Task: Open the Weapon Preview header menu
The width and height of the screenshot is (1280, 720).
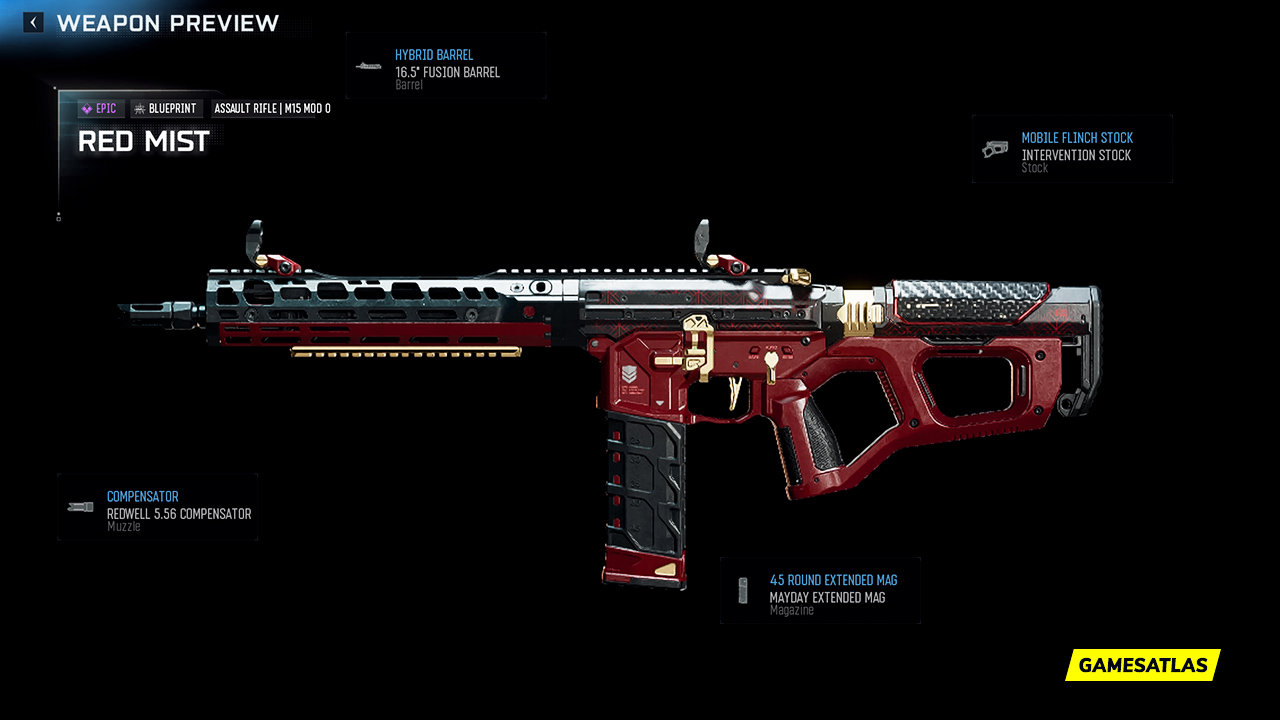Action: point(167,23)
